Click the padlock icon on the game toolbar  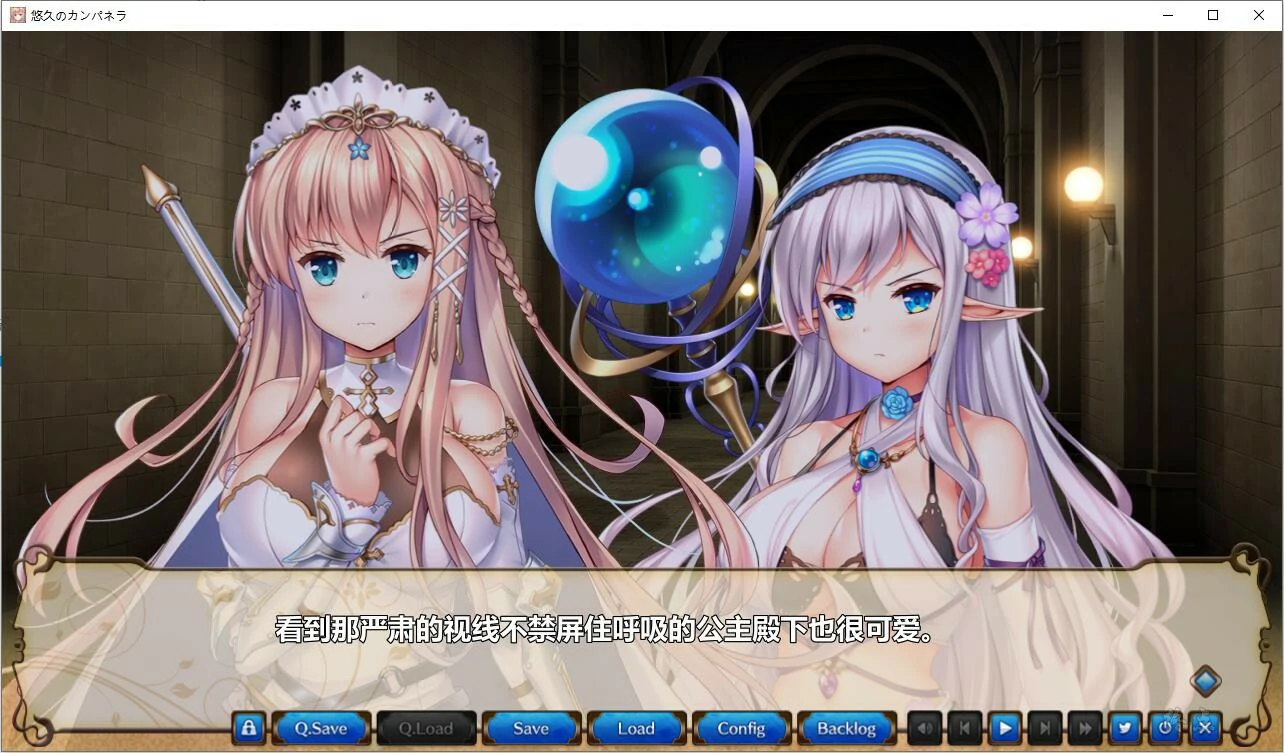(x=248, y=728)
